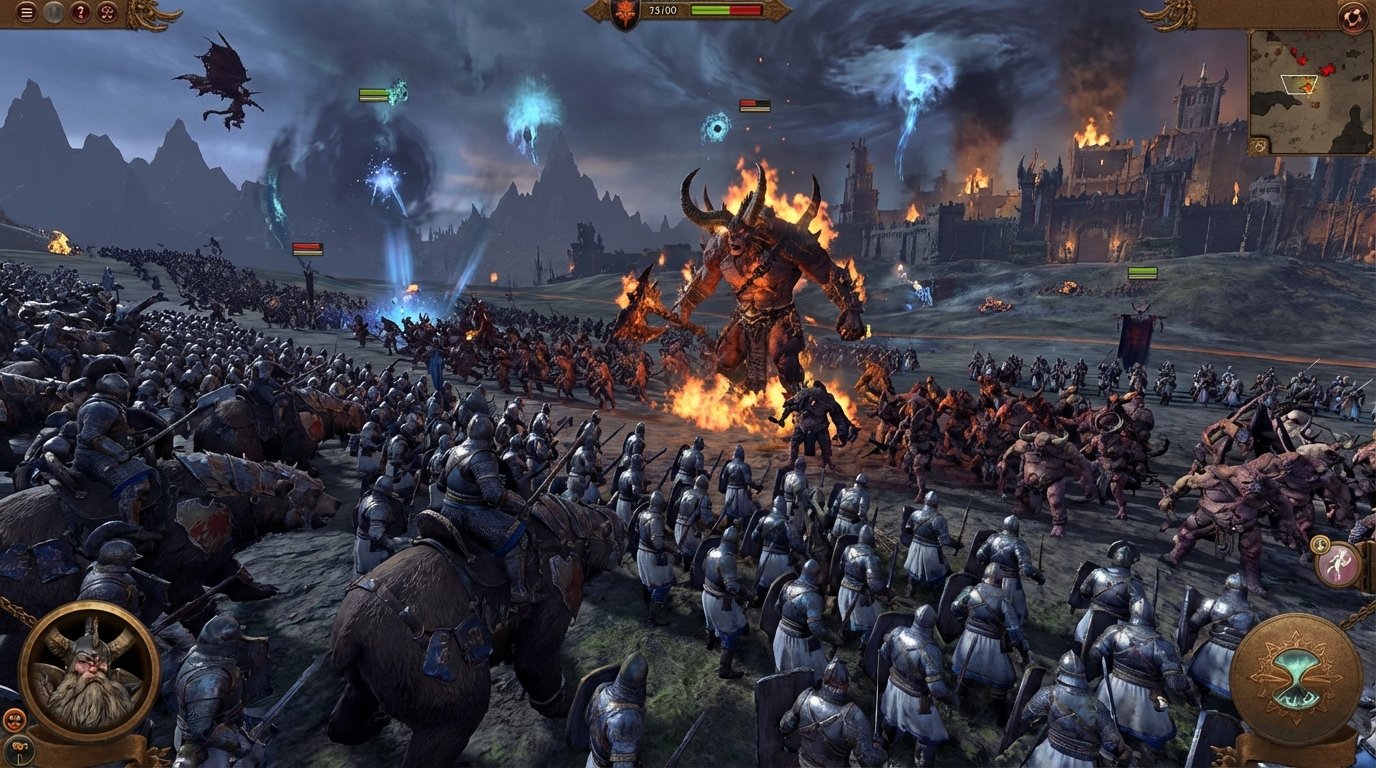This screenshot has width=1376, height=768.
Task: Activate the pink running-figure ability icon
Action: point(1338,565)
